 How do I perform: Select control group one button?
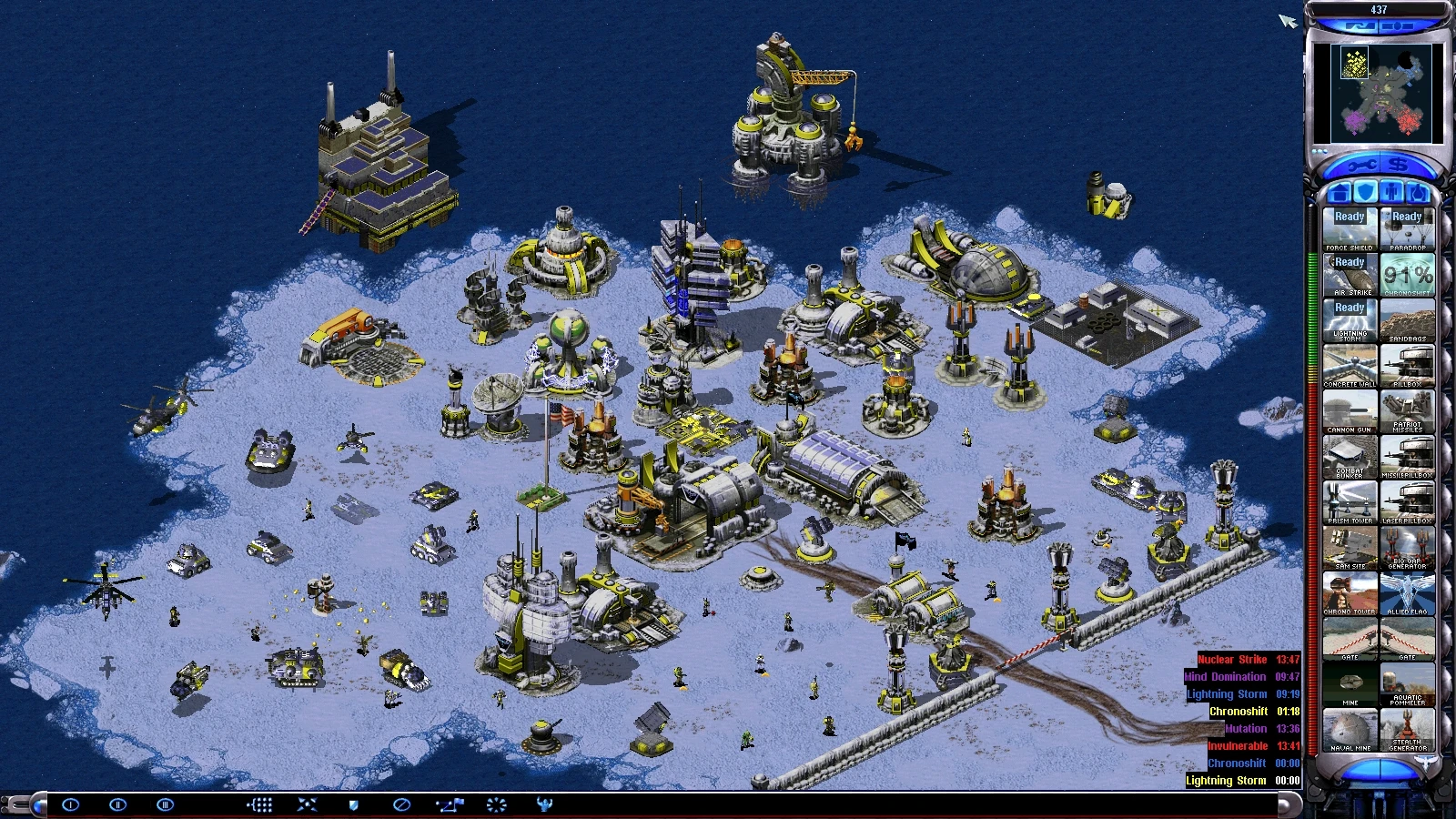[70, 804]
